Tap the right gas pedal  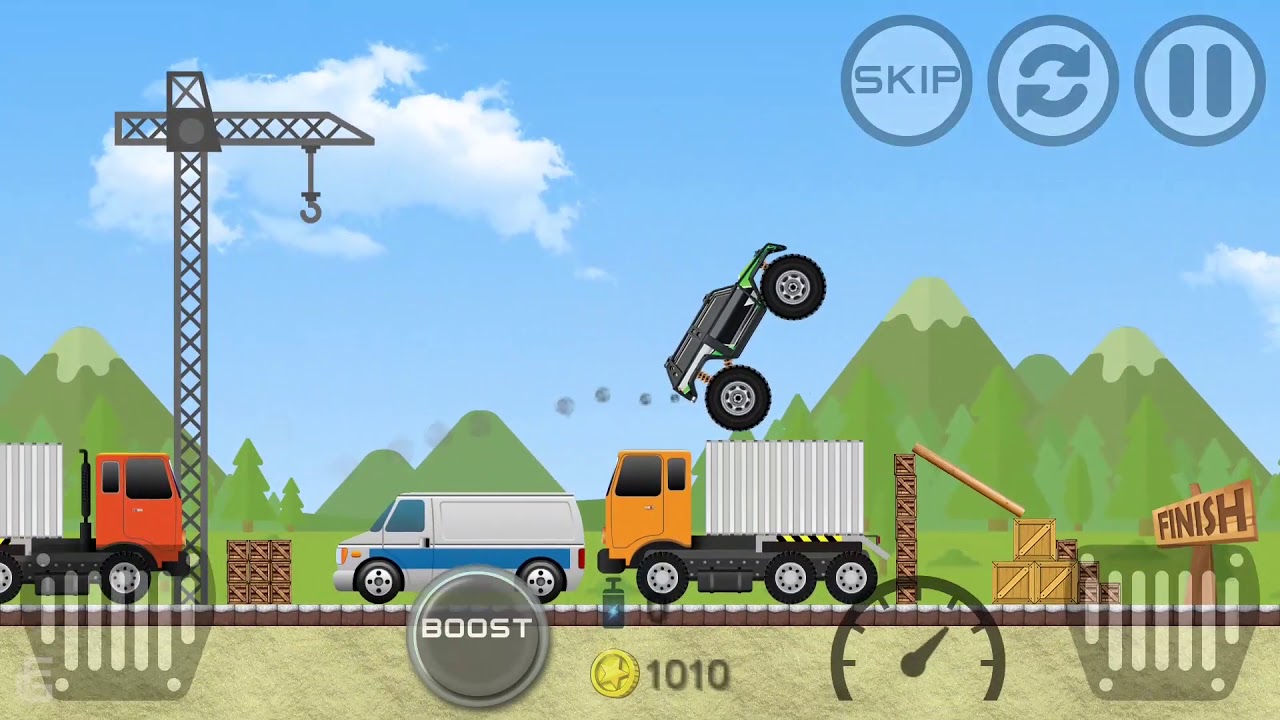pos(1166,628)
